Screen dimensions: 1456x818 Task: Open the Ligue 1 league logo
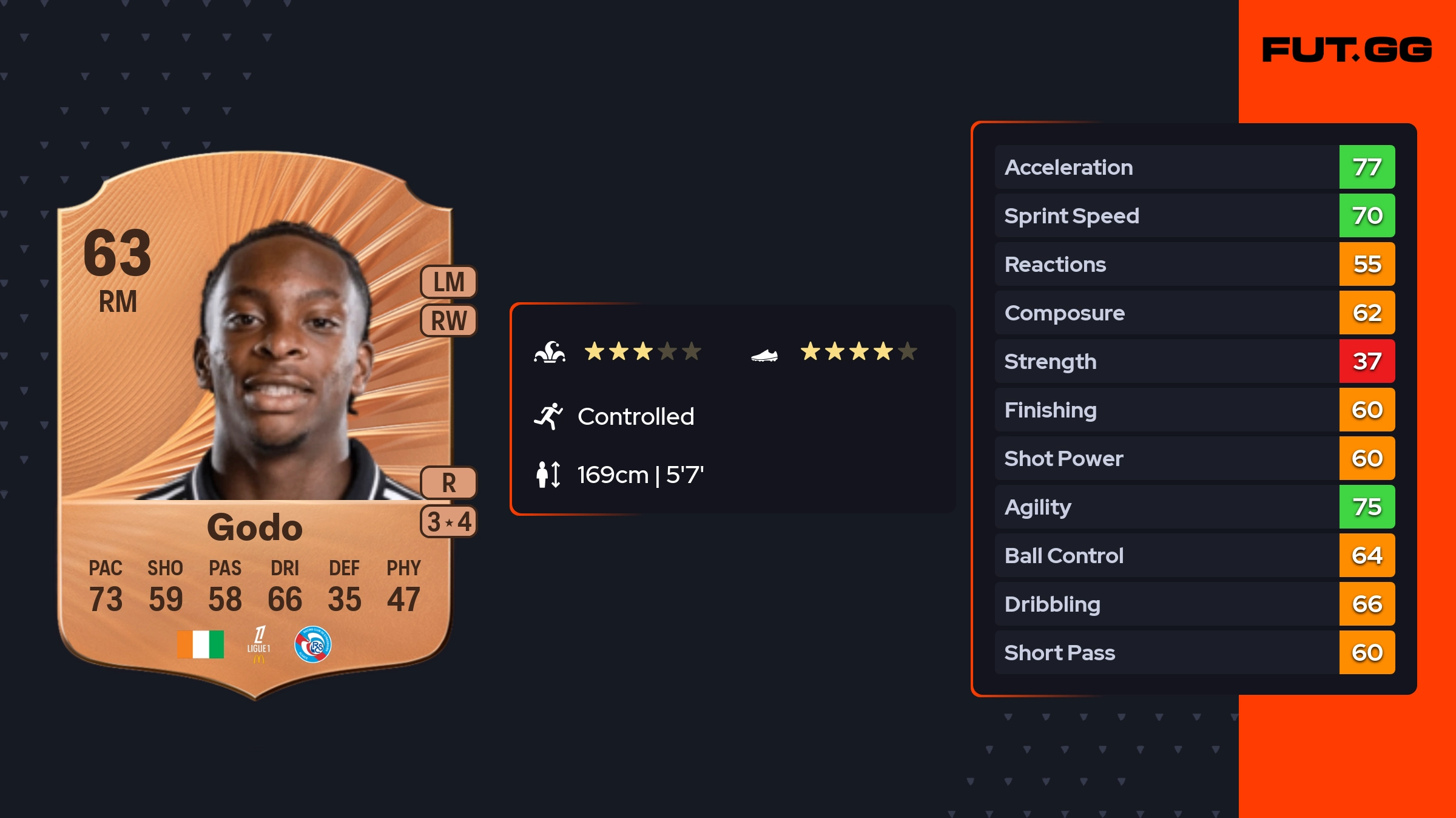259,644
